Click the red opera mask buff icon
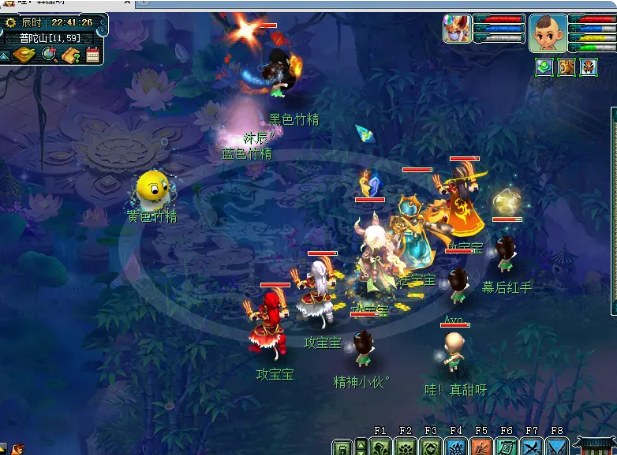This screenshot has height=455, width=617. pos(588,67)
